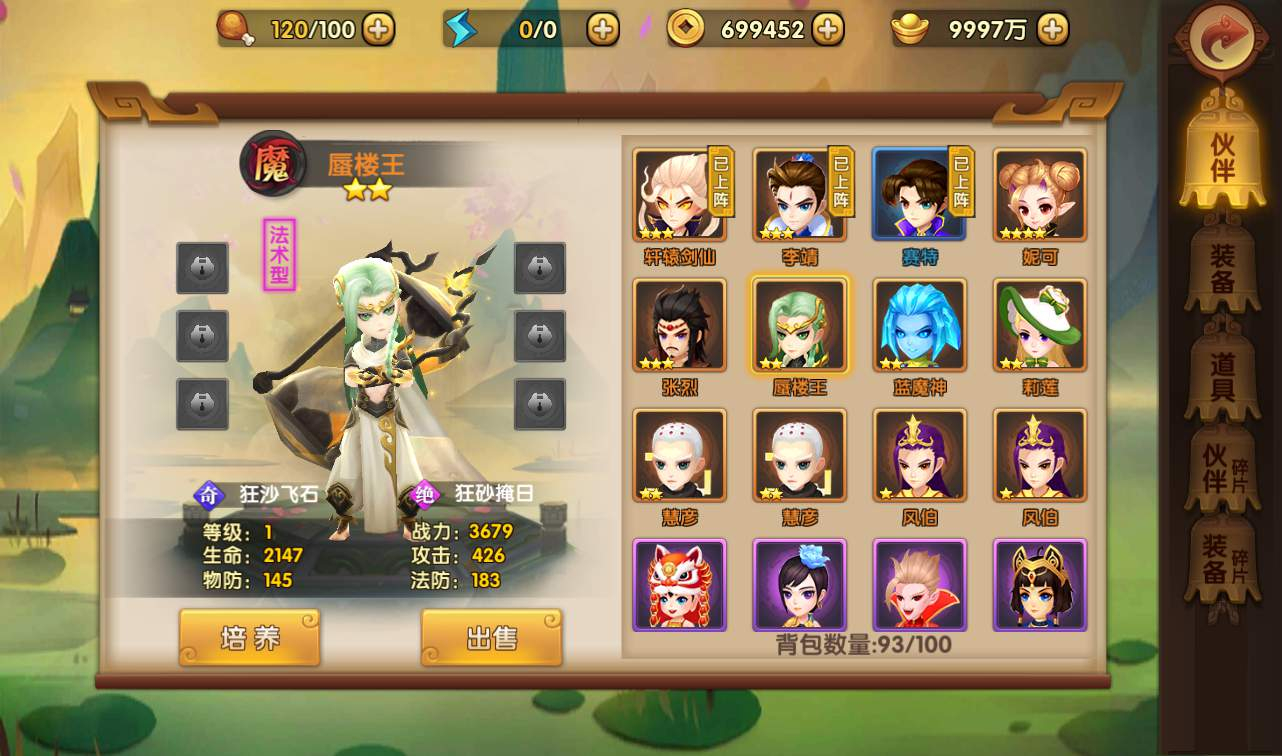Buy more copper coins with plus button
The height and width of the screenshot is (756, 1282).
(x=827, y=30)
